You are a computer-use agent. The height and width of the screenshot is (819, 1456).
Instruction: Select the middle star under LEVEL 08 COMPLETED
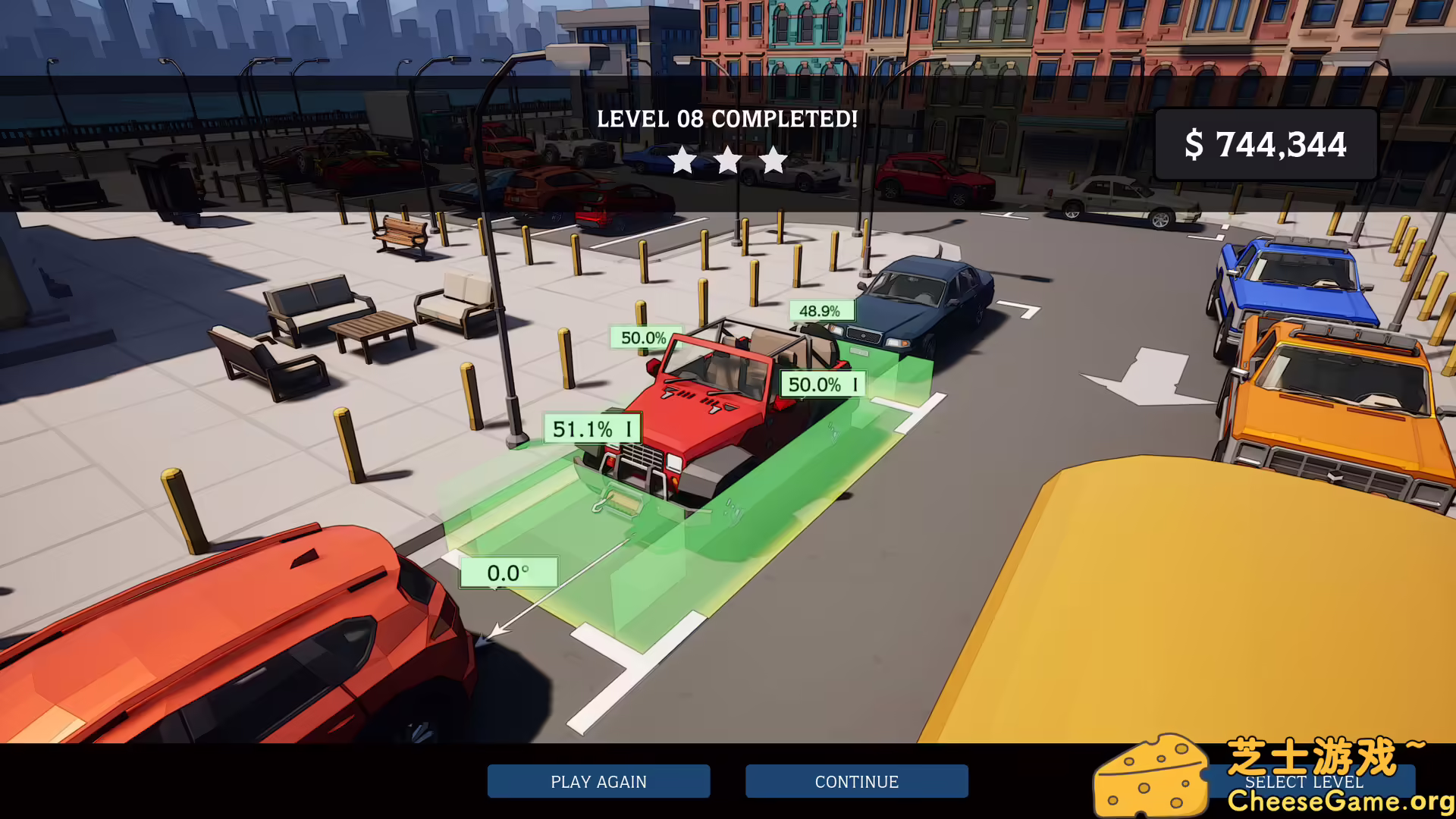(729, 160)
